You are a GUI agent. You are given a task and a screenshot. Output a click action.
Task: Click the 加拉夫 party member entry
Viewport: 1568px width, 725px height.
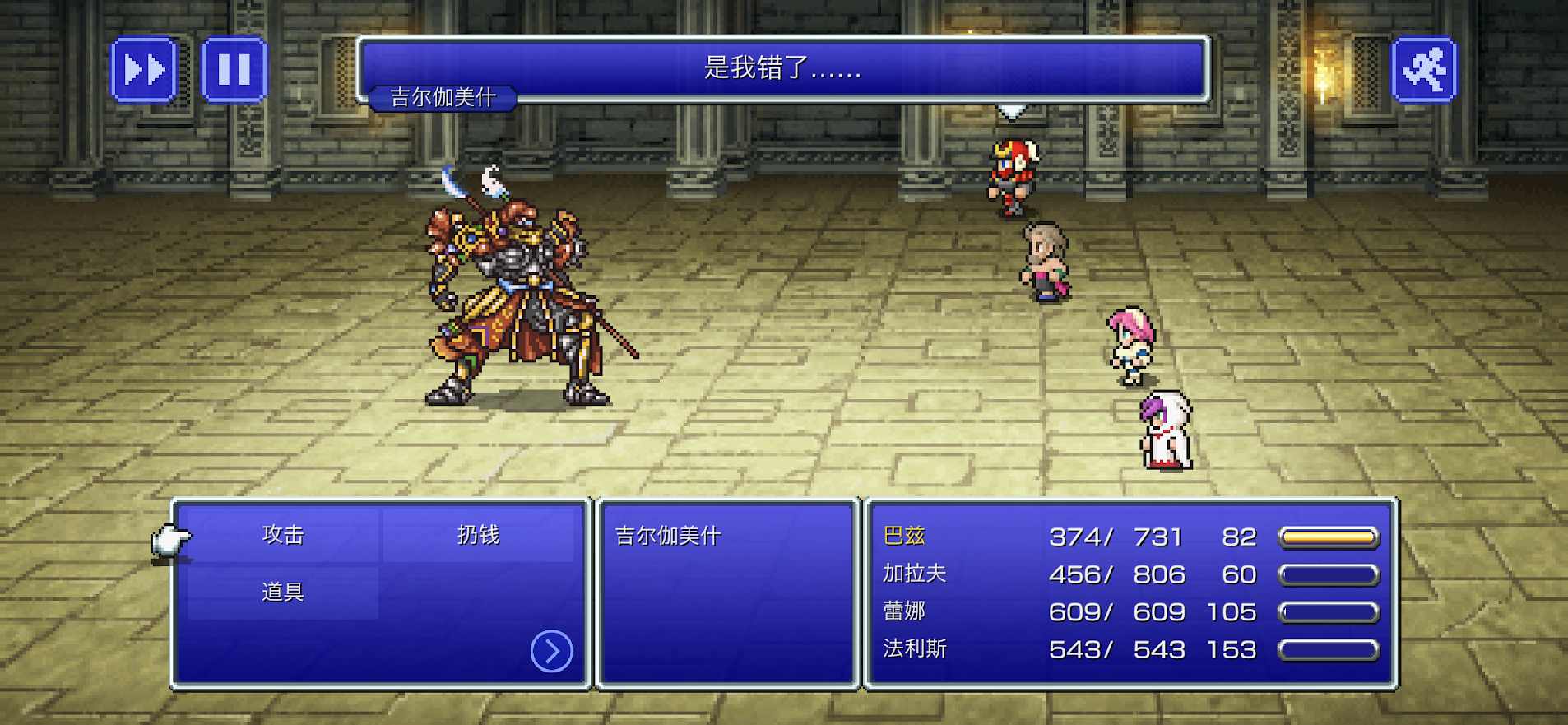coord(915,574)
